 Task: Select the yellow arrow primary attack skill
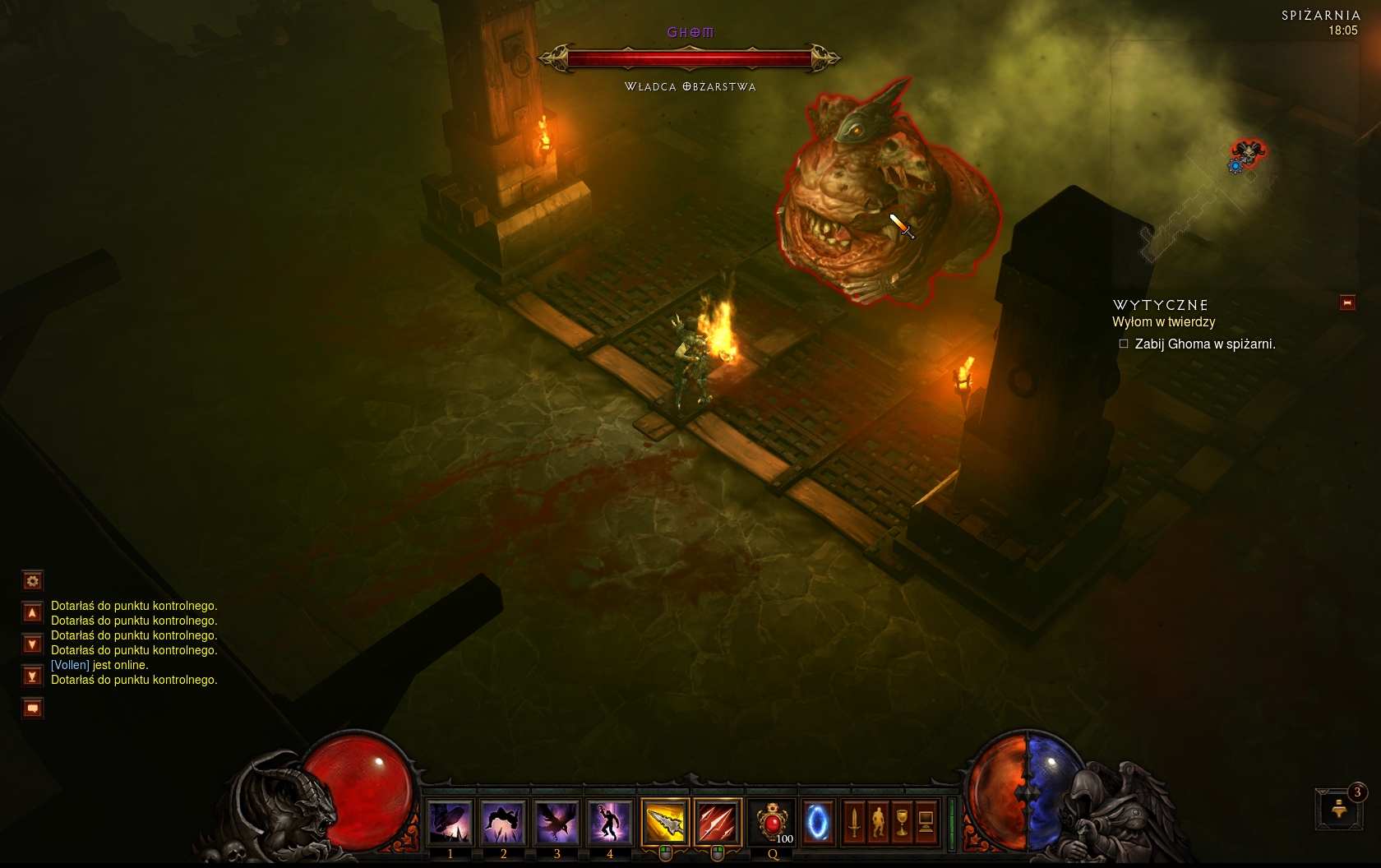point(665,822)
